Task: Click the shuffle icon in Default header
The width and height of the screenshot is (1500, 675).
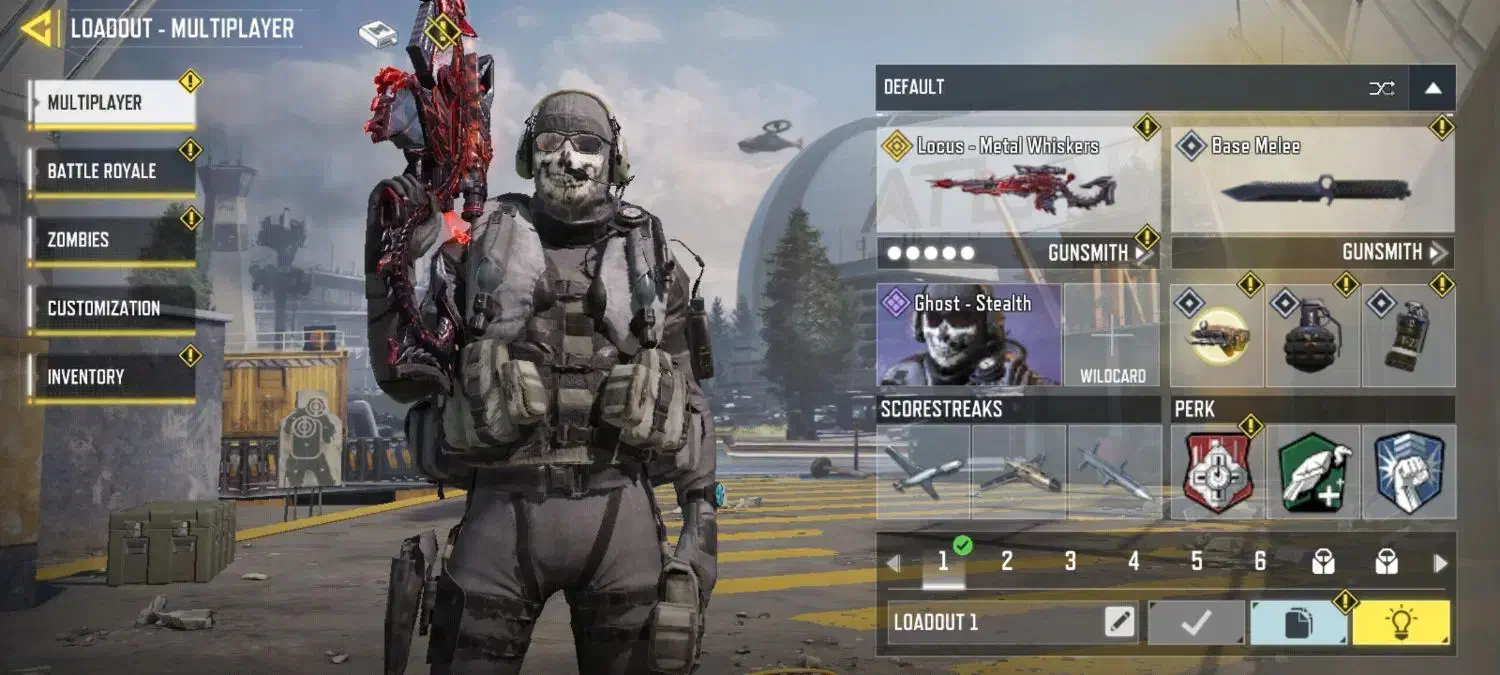Action: [1381, 88]
